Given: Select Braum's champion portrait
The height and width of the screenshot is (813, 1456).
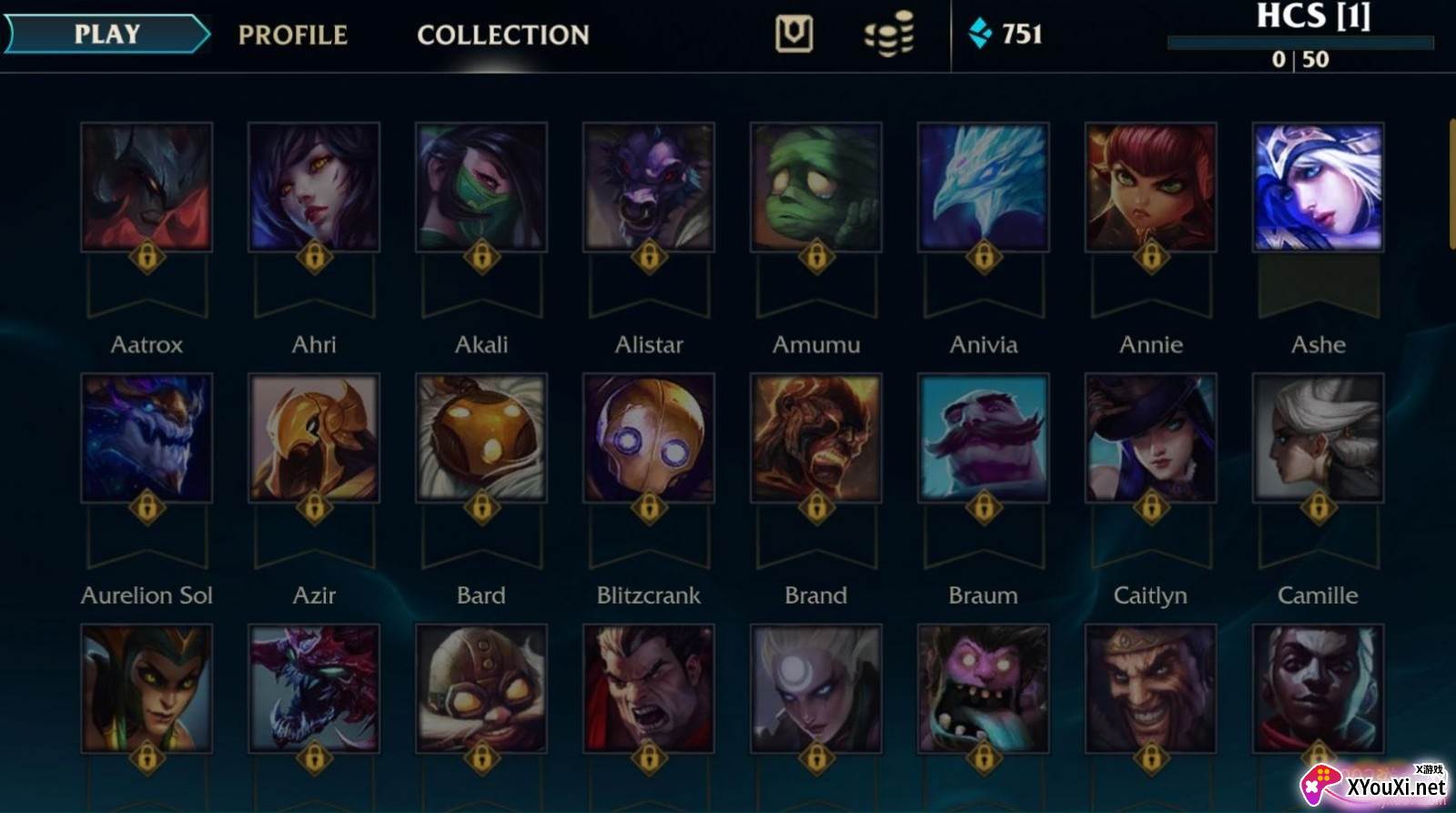Looking at the screenshot, I should tap(984, 438).
